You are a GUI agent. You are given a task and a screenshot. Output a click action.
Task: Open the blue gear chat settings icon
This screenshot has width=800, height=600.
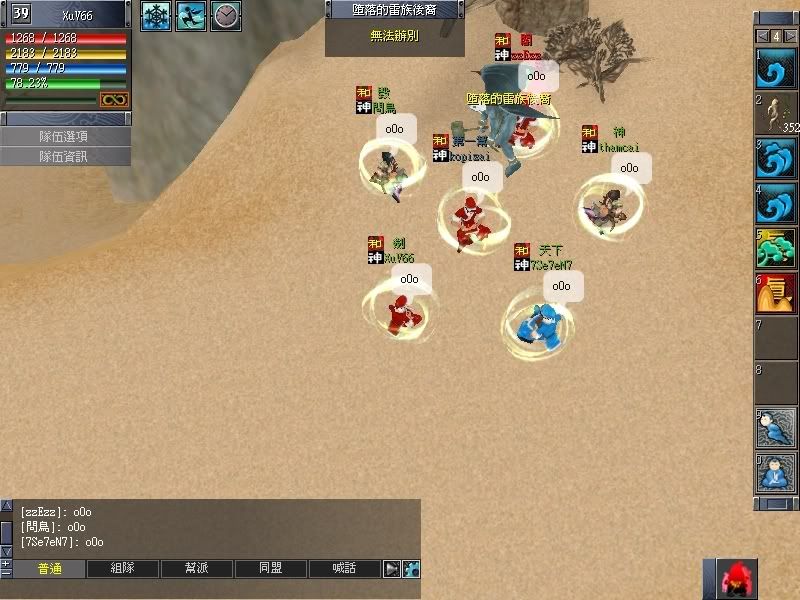pos(411,569)
